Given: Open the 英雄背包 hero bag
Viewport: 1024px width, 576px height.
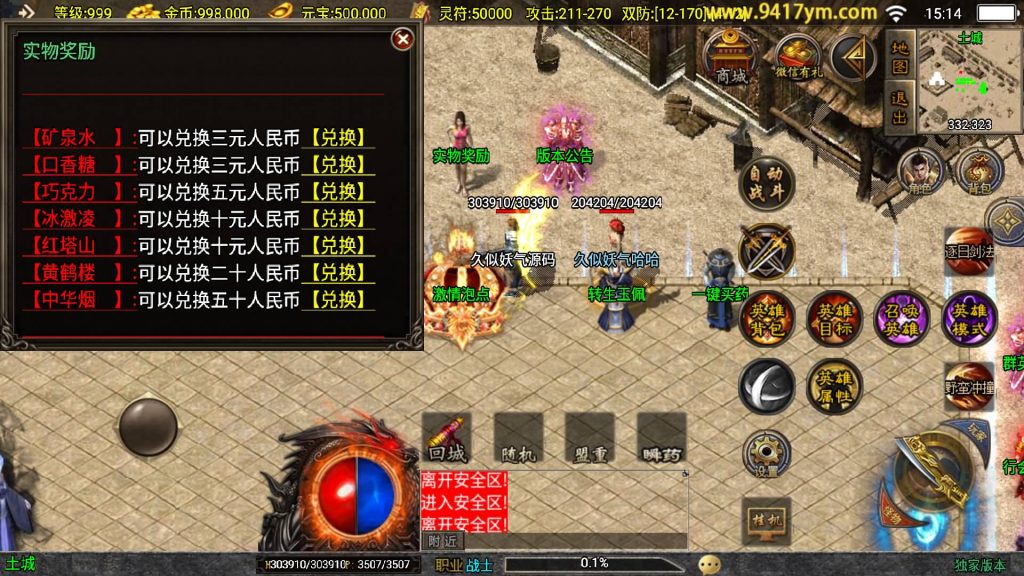Looking at the screenshot, I should tap(767, 318).
